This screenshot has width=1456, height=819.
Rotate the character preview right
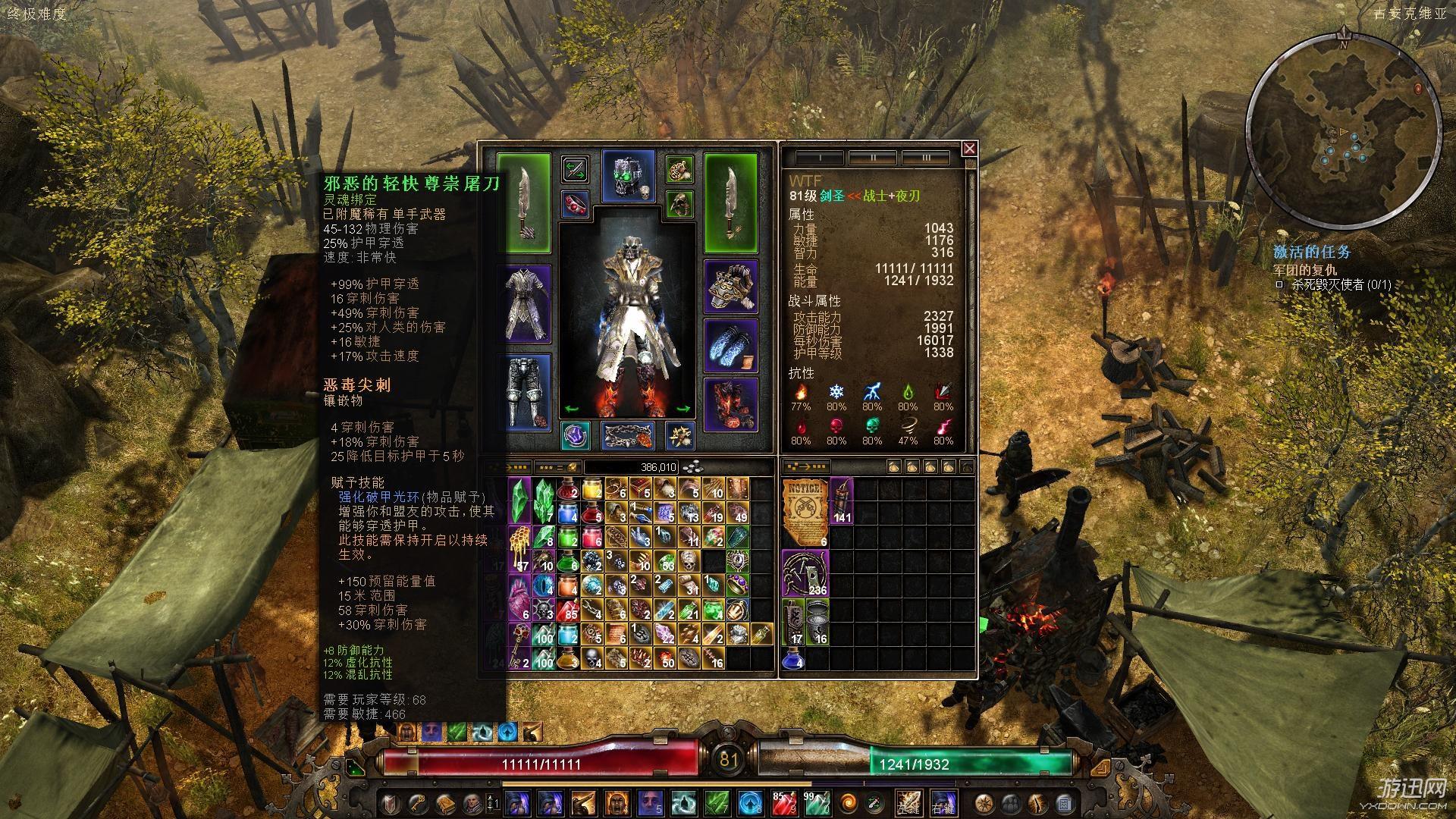tap(683, 409)
